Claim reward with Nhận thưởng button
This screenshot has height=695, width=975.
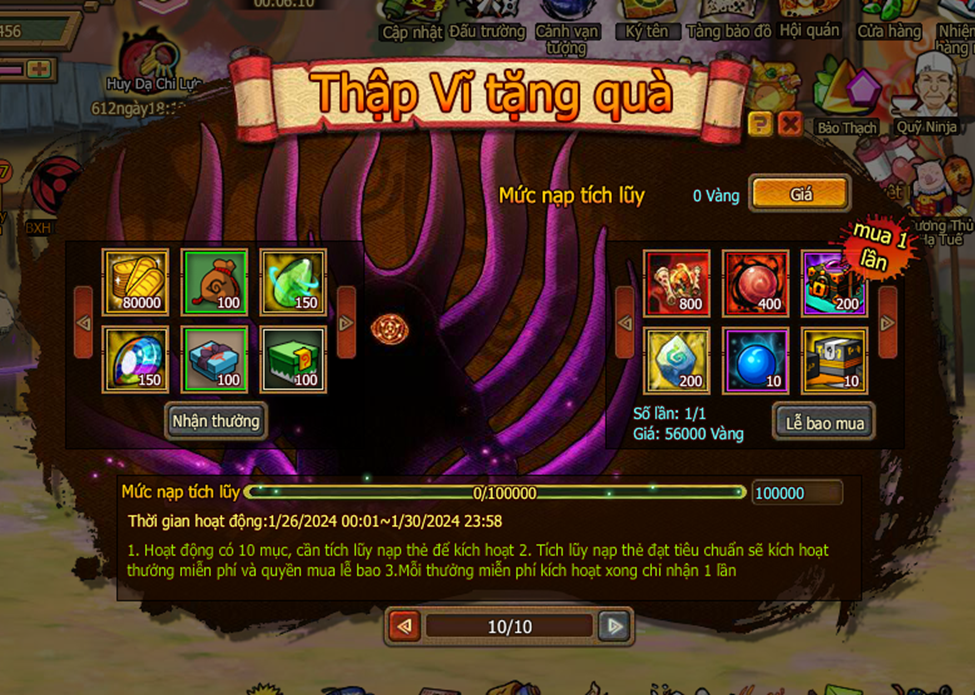215,421
